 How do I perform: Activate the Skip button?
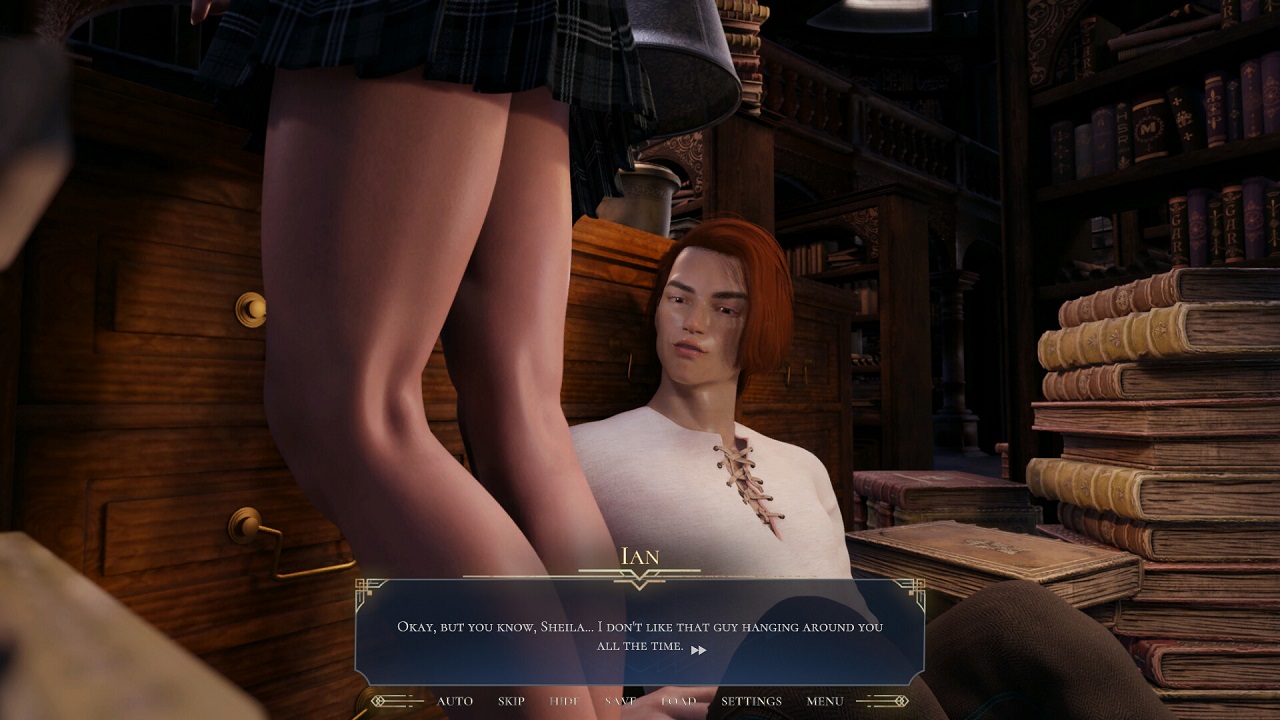(511, 701)
